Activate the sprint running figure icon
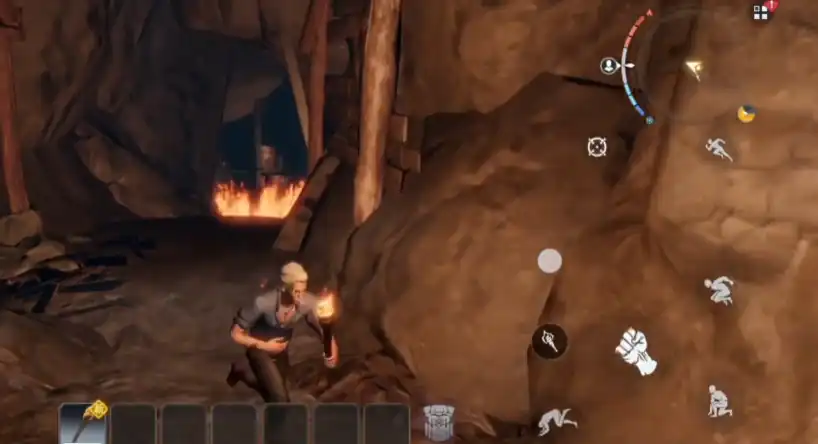This screenshot has height=444, width=818. coord(718,149)
